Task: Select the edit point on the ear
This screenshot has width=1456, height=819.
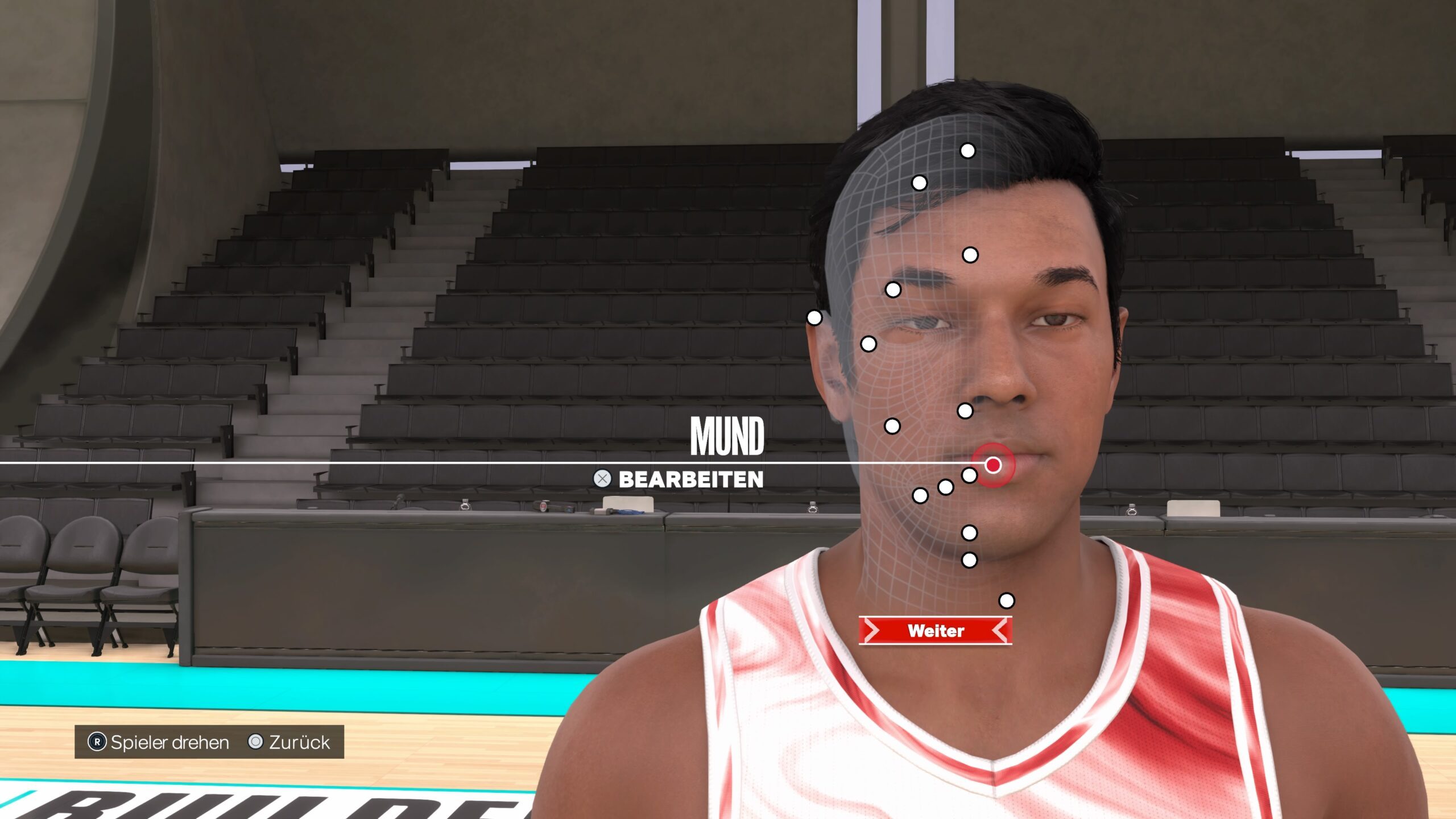Action: coord(814,317)
